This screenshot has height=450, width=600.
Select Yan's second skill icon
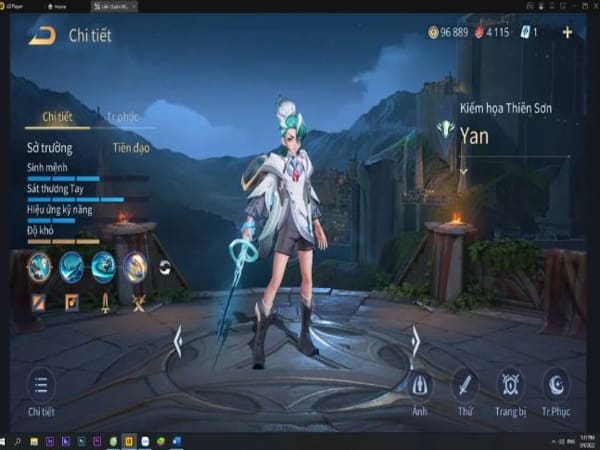click(x=71, y=266)
